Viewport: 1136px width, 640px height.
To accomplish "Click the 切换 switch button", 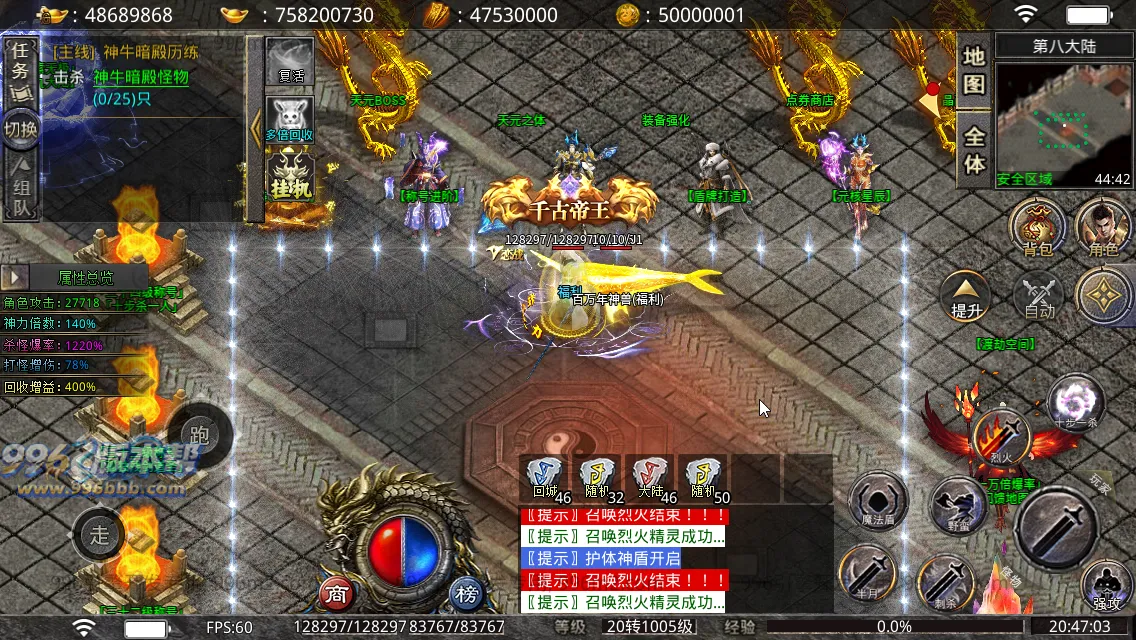I will tap(20, 130).
